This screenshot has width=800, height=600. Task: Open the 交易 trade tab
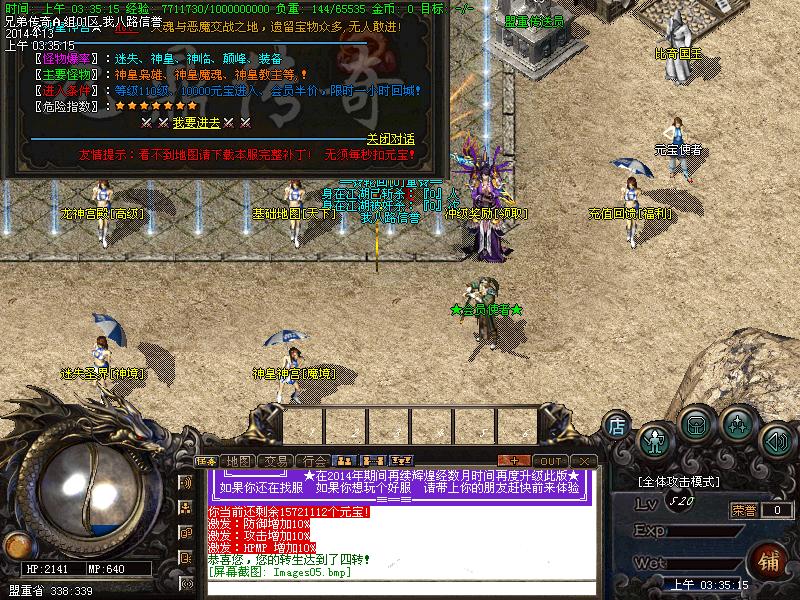[x=274, y=461]
